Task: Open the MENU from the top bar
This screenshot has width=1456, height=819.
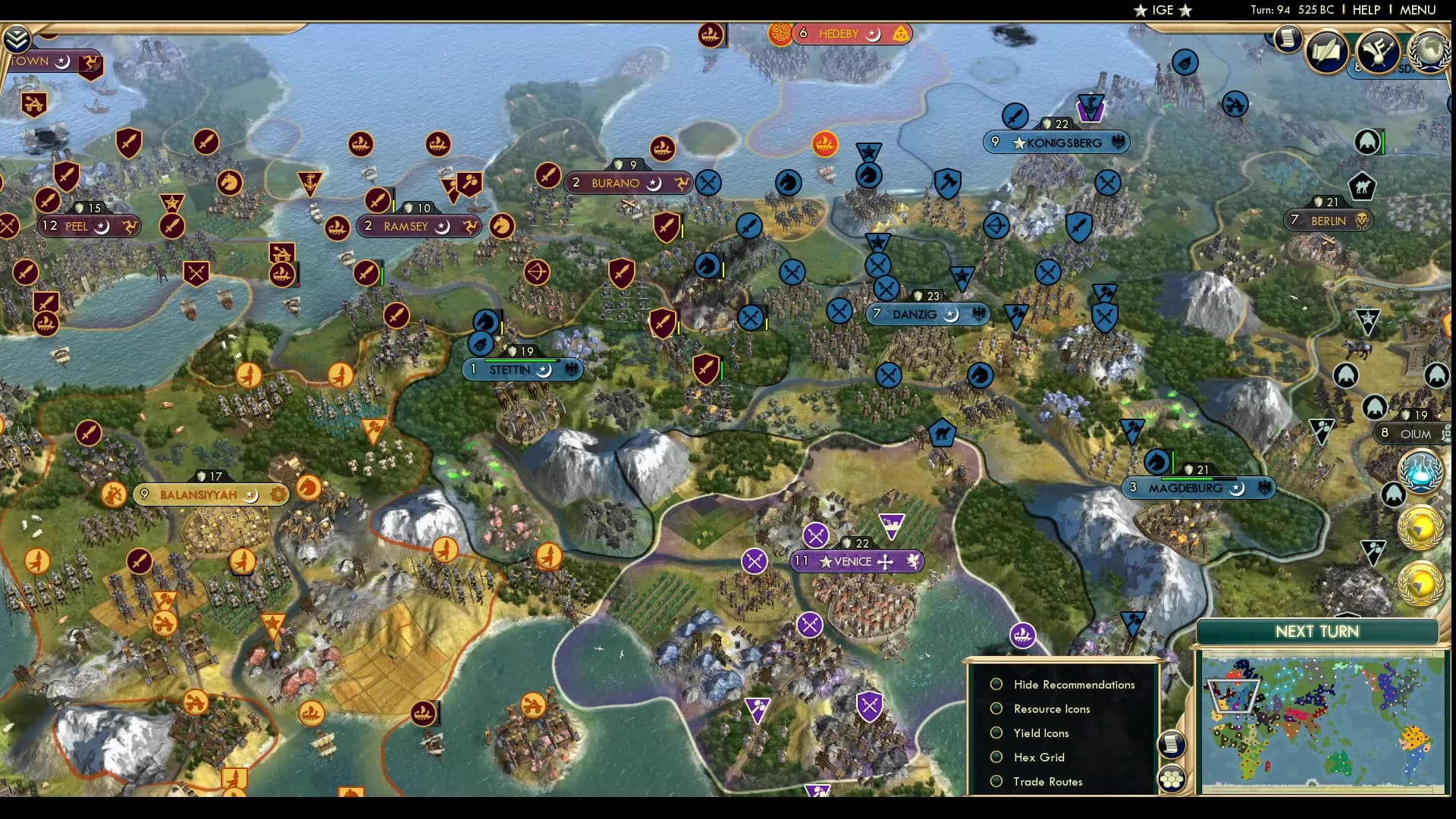Action: click(1417, 10)
